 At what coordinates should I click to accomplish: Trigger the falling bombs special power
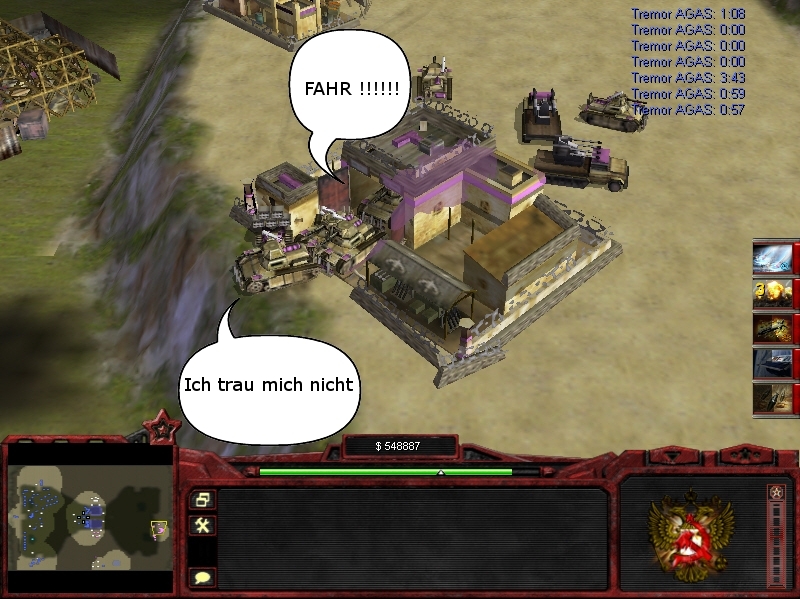(773, 398)
